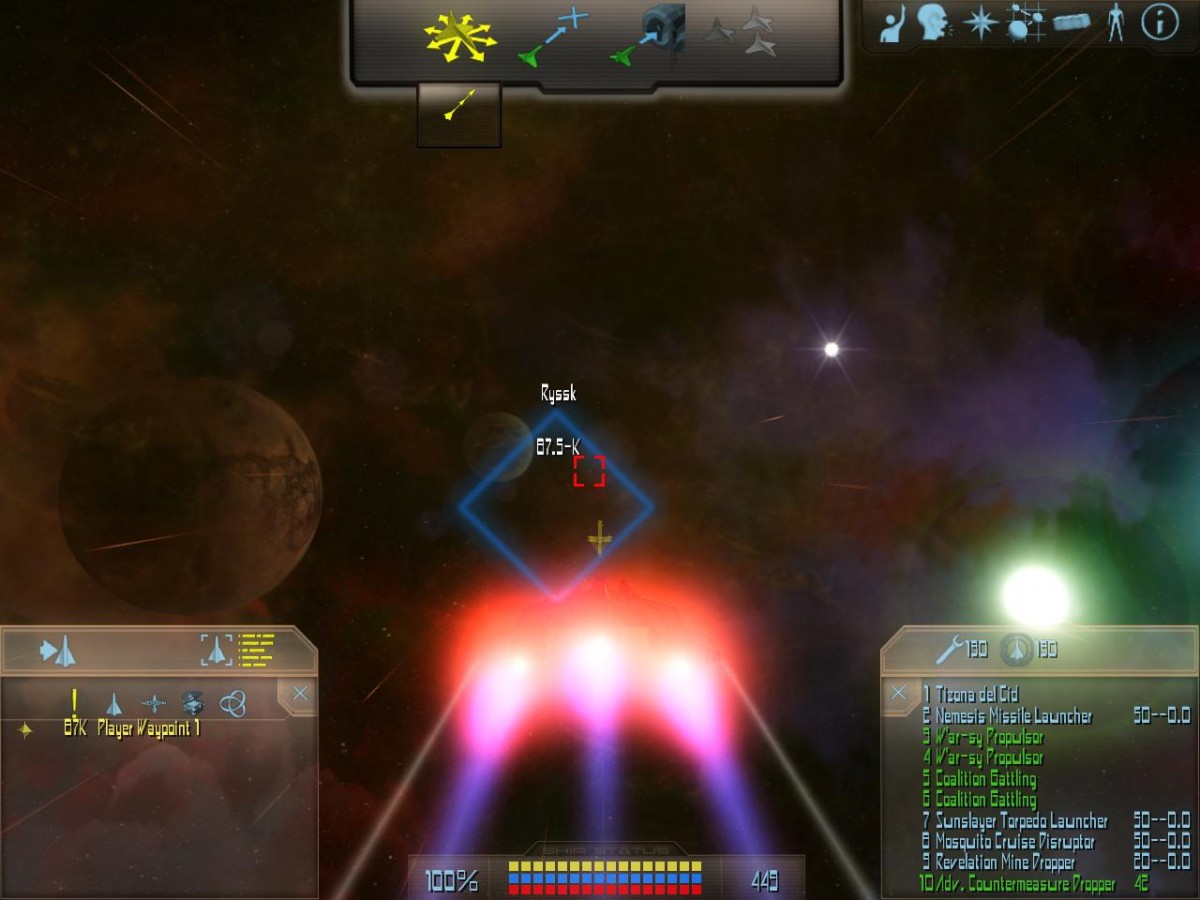The height and width of the screenshot is (900, 1200).
Task: Open the planet and nodes system map icon
Action: pos(1025,23)
